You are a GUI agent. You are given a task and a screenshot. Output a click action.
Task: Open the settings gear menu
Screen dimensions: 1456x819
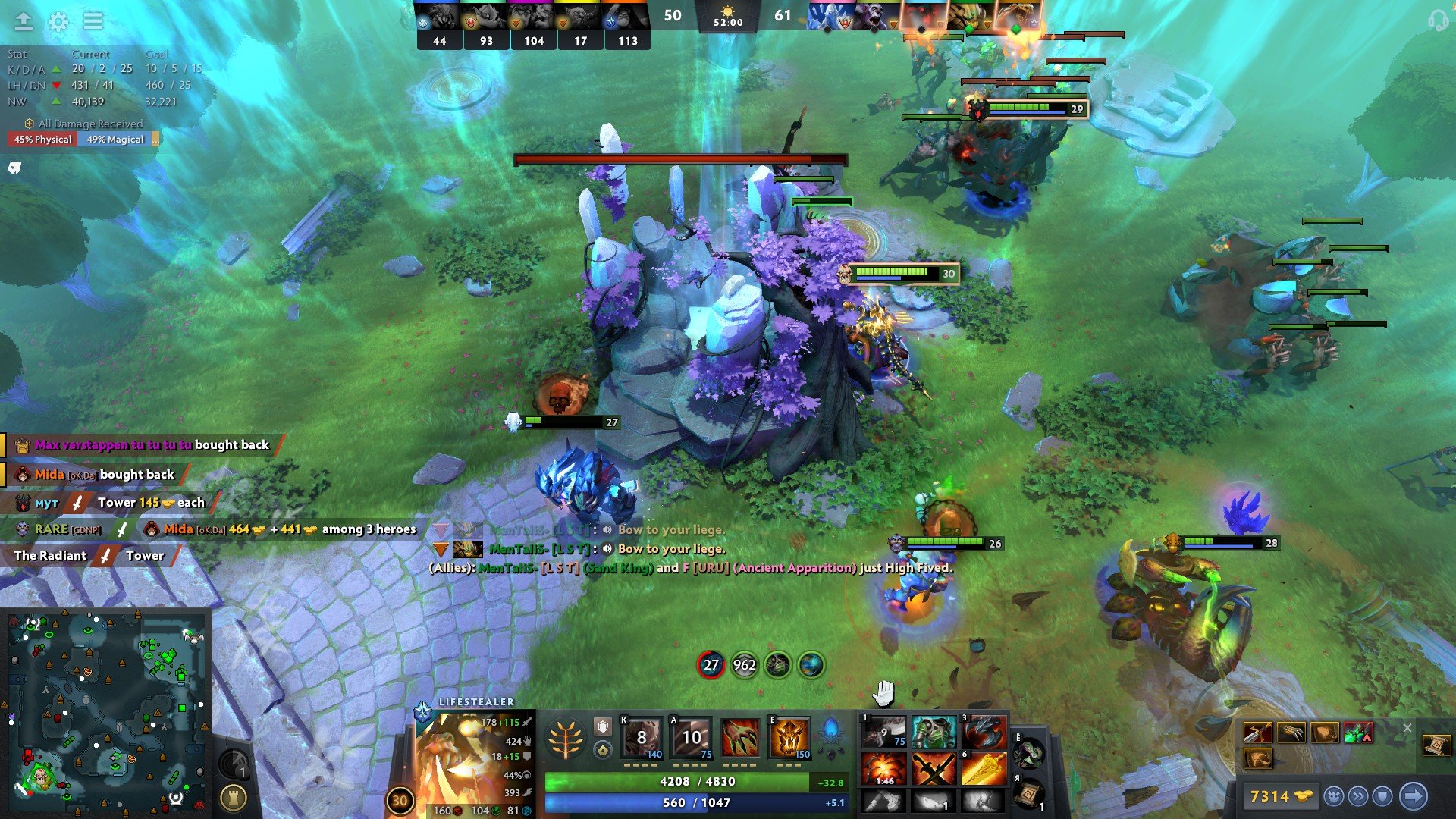tap(58, 21)
